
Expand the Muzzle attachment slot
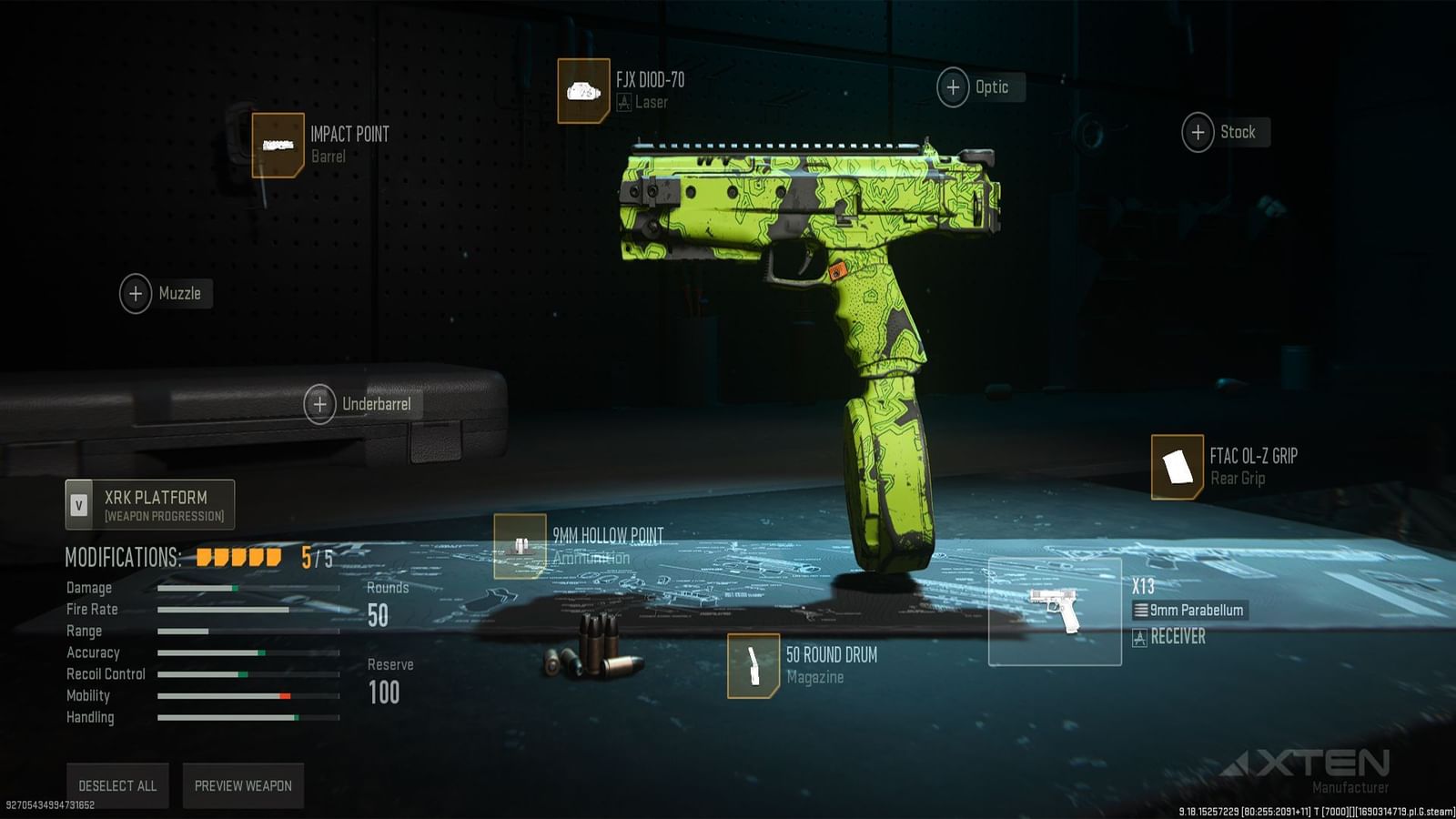click(136, 294)
